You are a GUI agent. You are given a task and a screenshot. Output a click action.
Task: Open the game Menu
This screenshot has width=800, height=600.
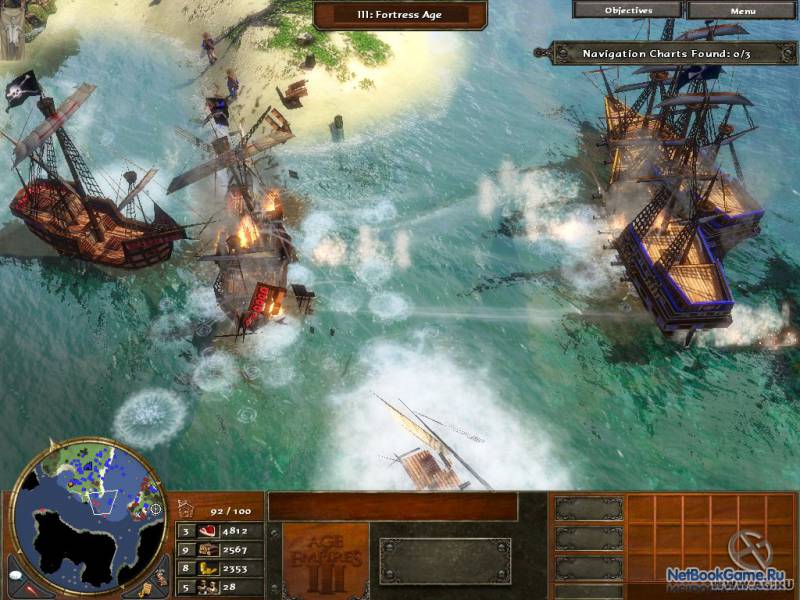pyautogui.click(x=742, y=11)
